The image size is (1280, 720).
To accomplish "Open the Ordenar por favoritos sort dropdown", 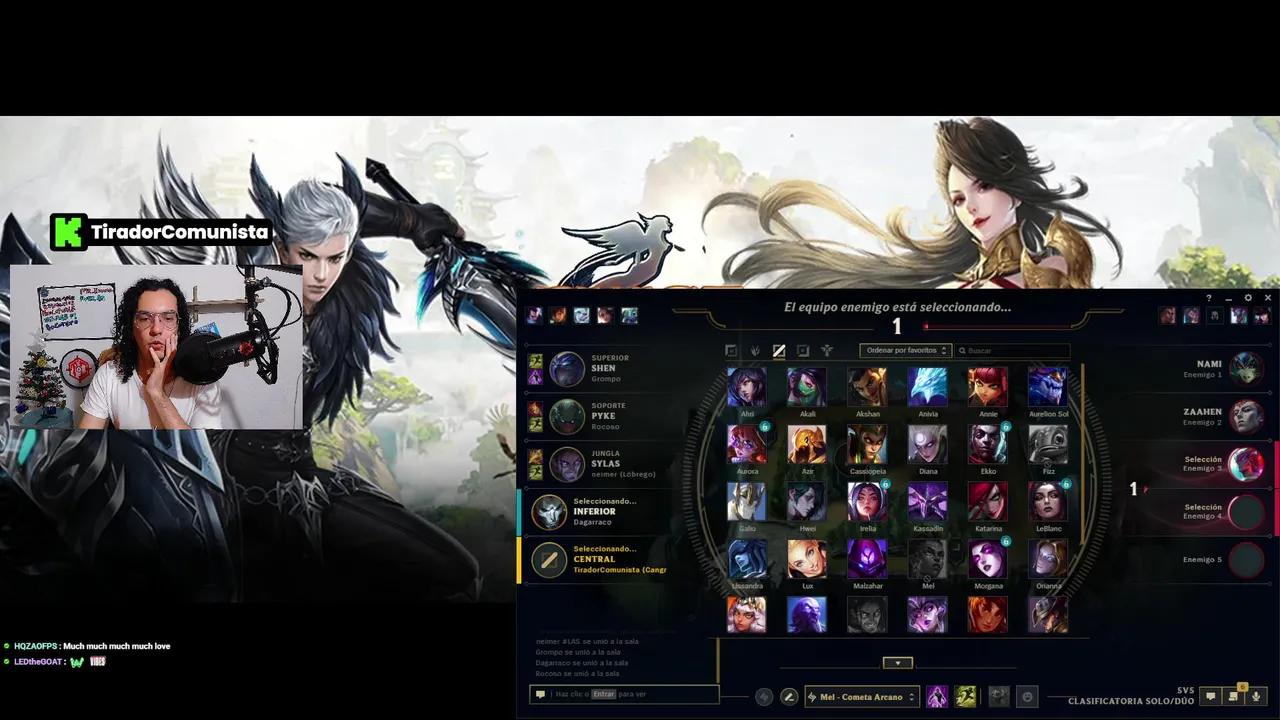I will coord(905,350).
